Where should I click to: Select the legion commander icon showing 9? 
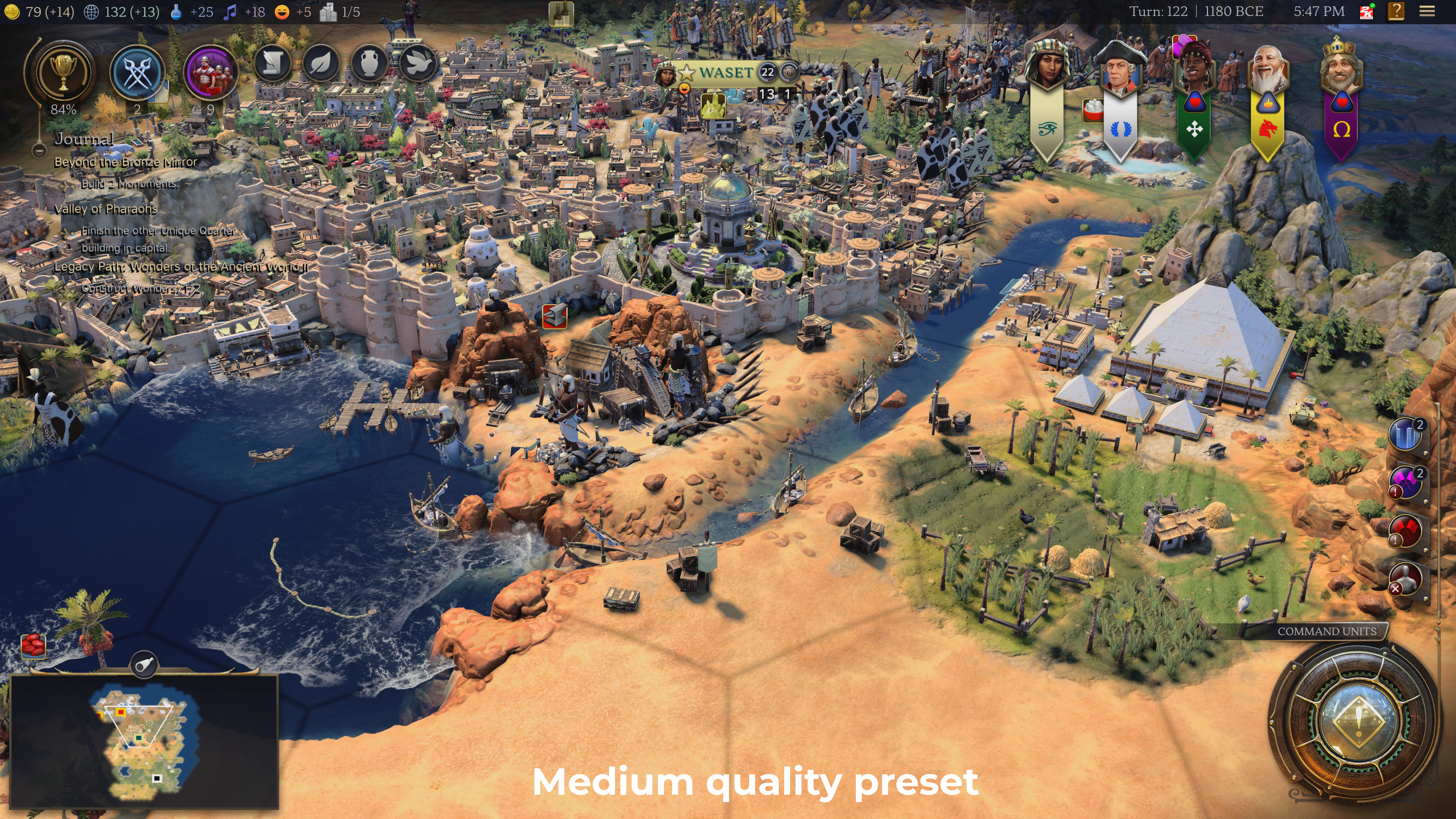212,72
